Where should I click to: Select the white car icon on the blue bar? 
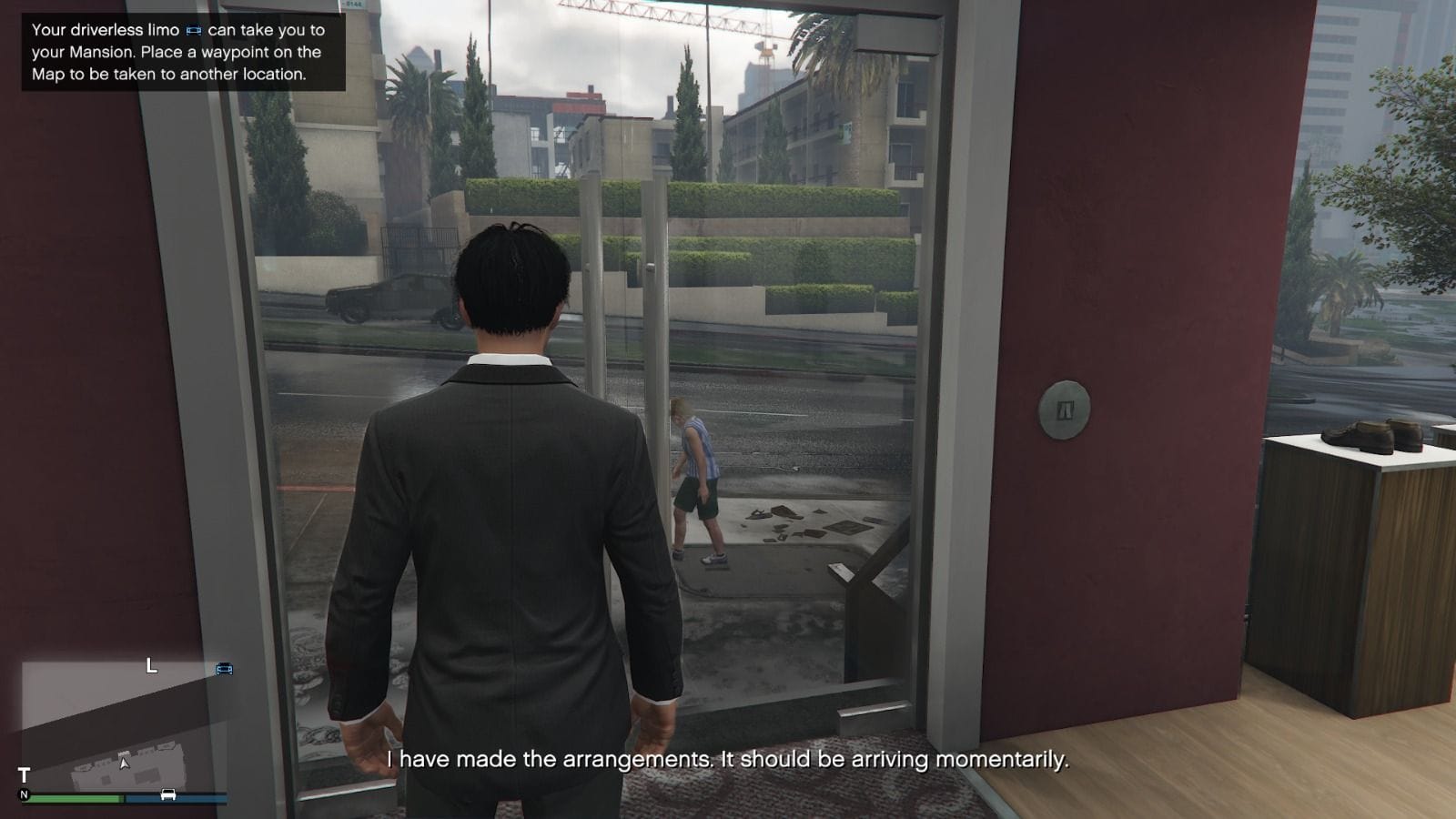[167, 794]
